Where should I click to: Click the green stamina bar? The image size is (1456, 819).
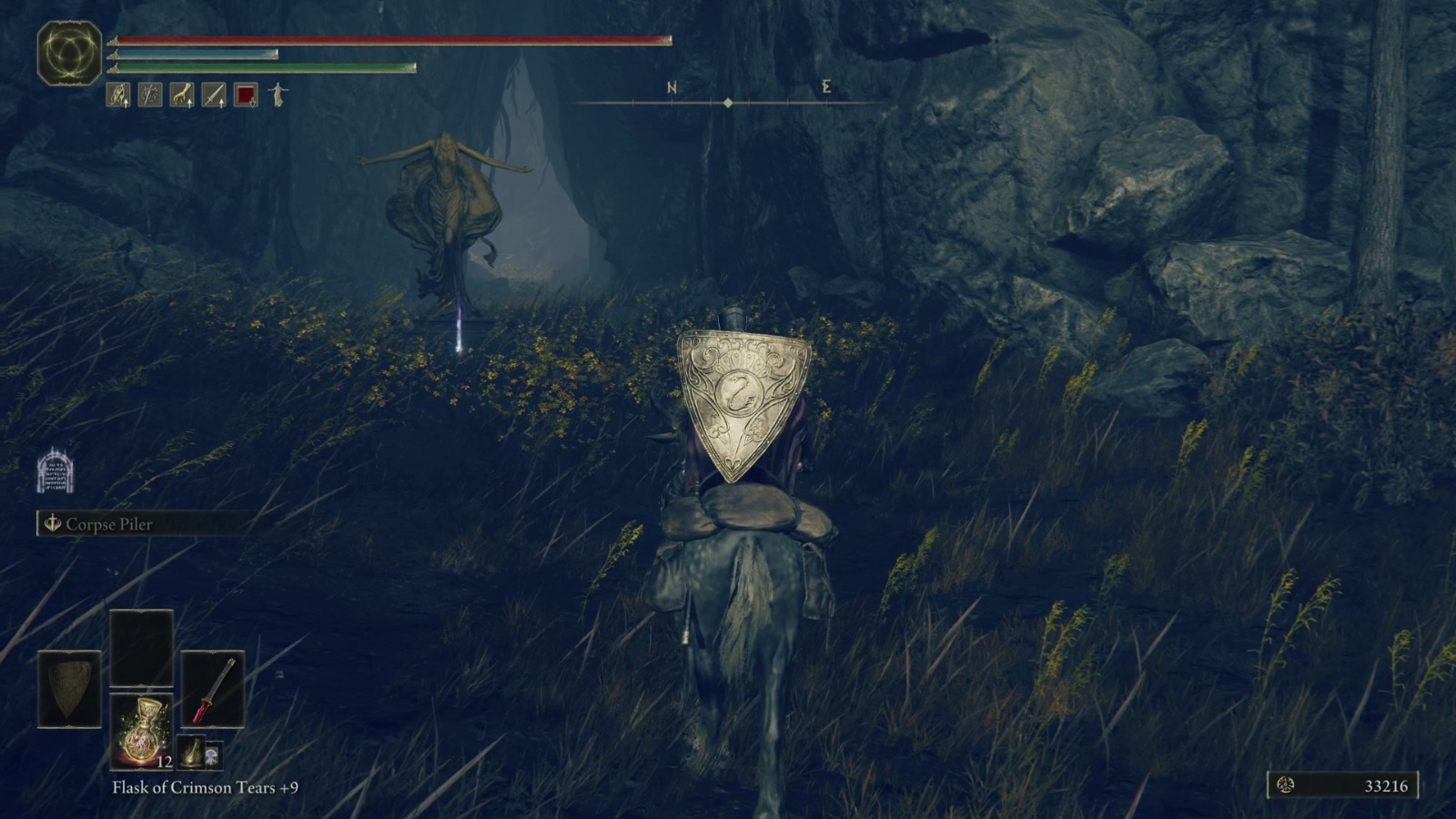coord(264,68)
